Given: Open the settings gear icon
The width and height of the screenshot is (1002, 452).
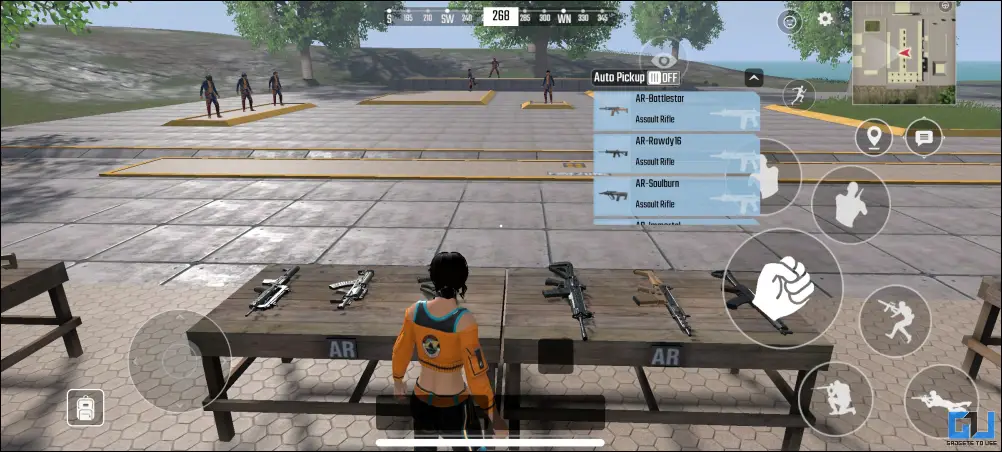Looking at the screenshot, I should point(825,18).
